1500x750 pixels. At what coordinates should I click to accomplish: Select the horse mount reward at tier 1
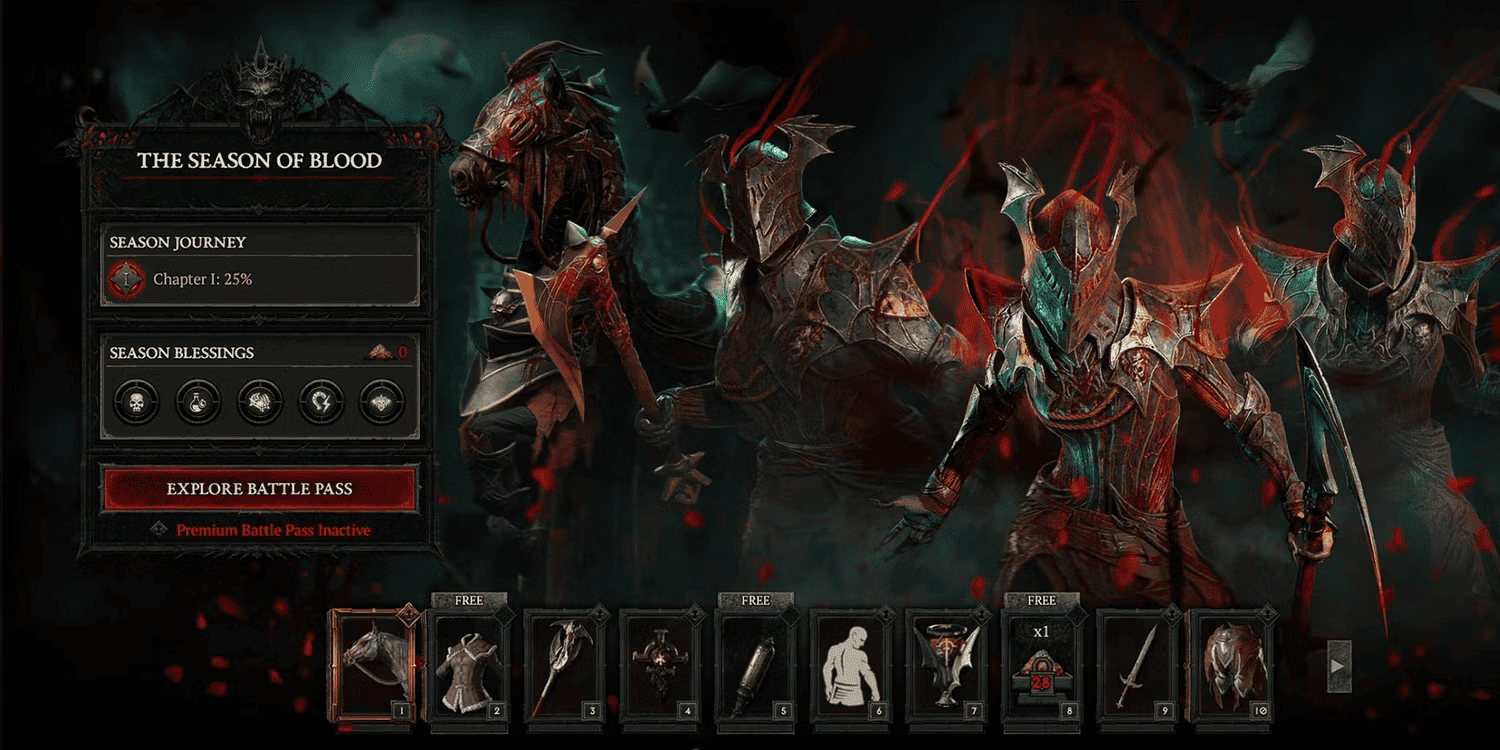point(373,664)
